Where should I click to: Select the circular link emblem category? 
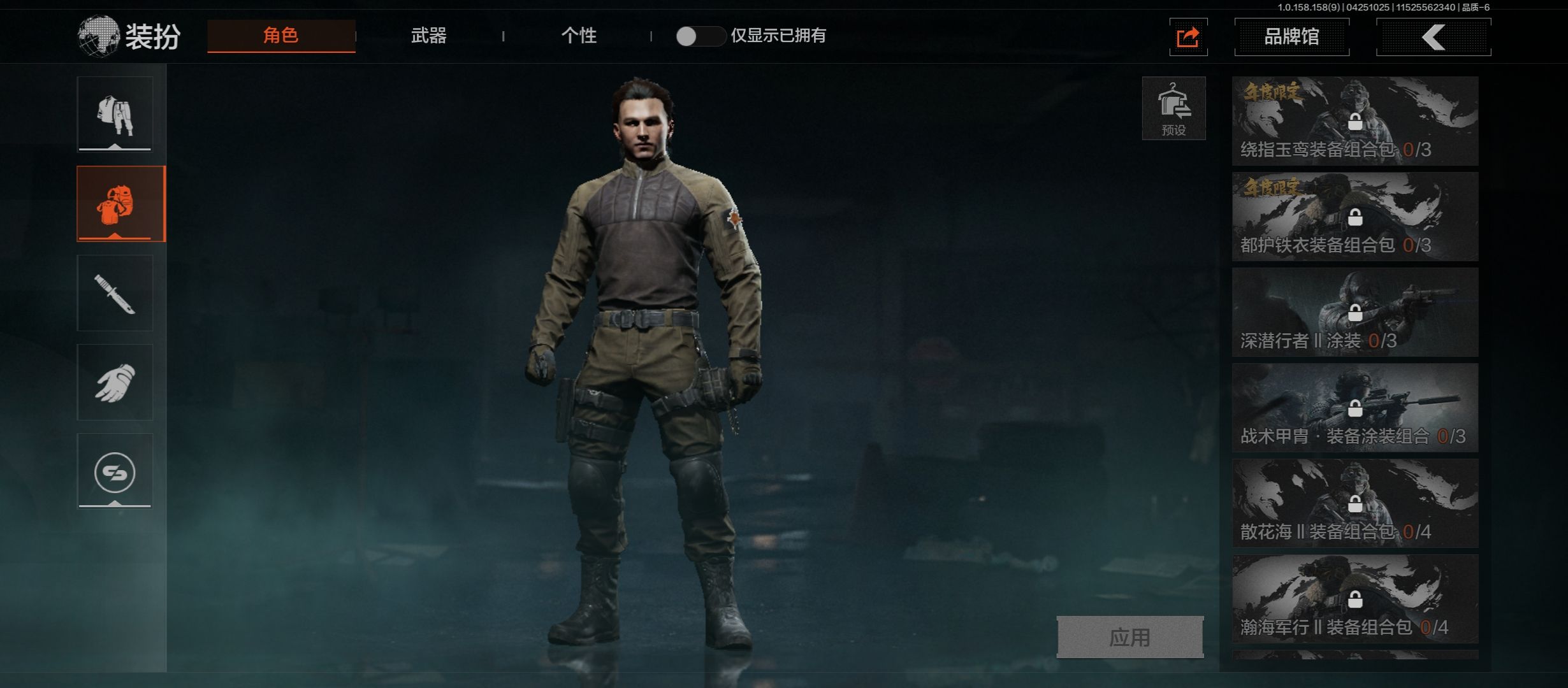click(115, 472)
